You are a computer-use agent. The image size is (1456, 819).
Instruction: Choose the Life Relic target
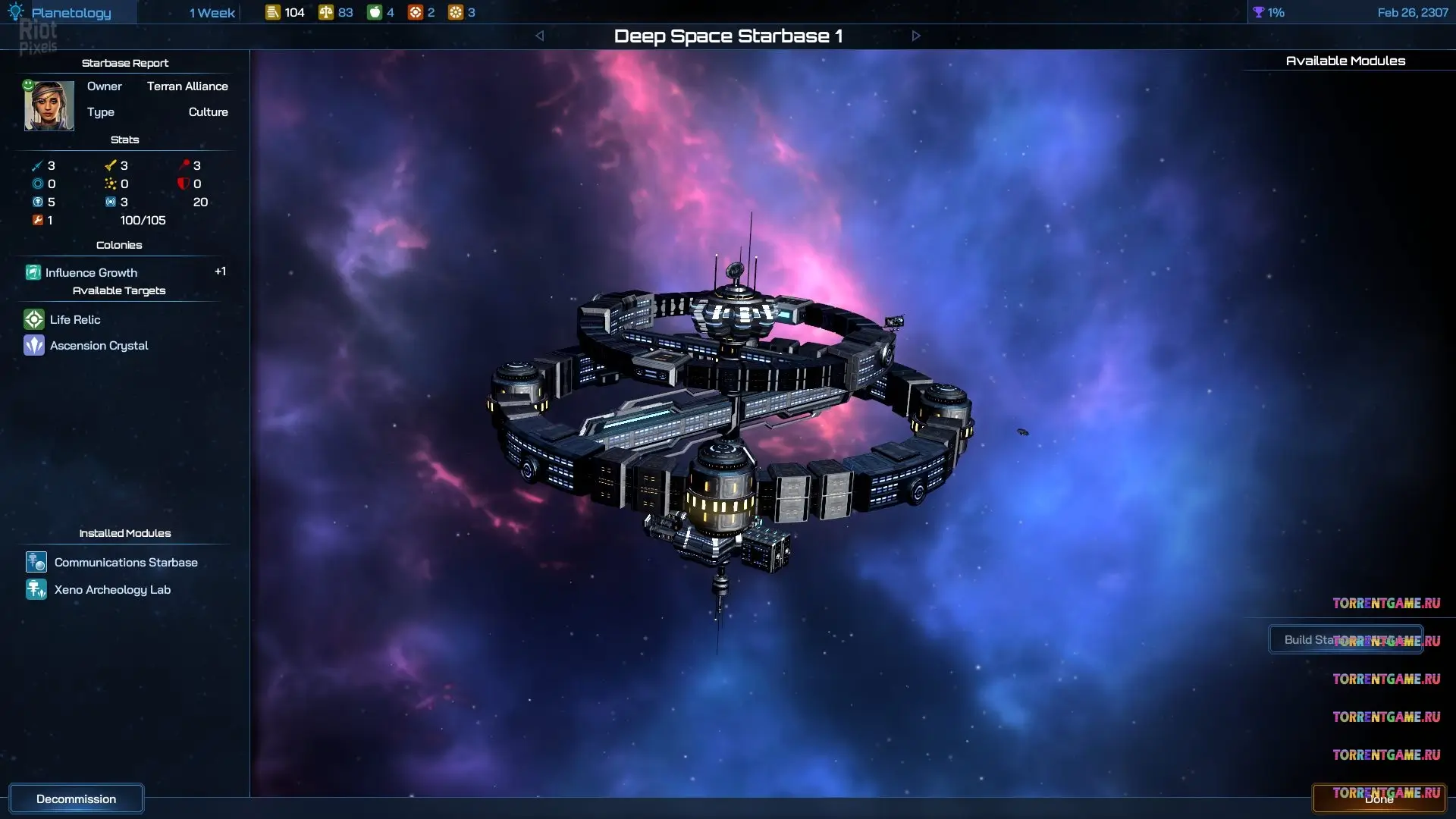coord(74,320)
